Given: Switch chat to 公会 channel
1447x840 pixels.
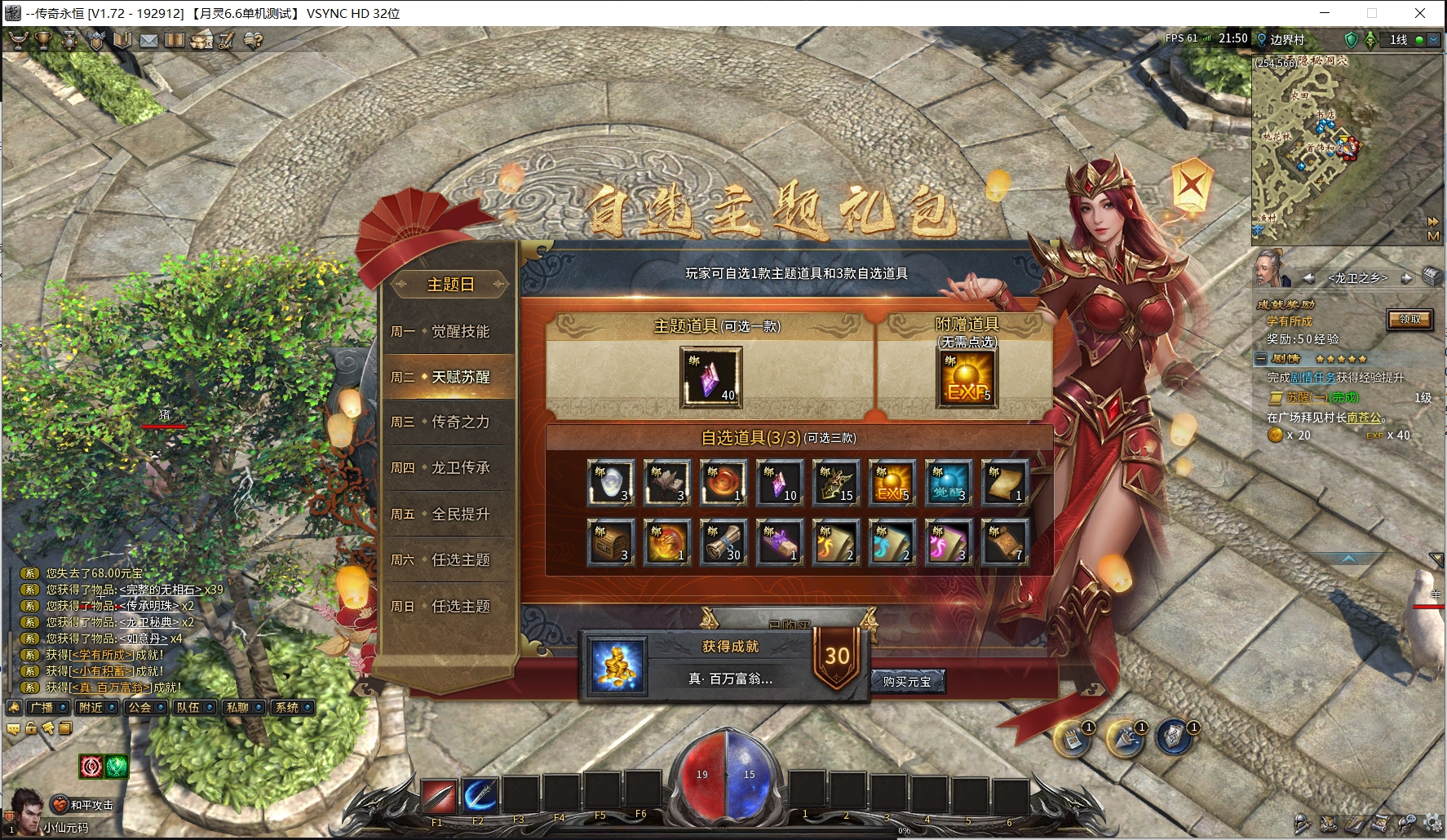Looking at the screenshot, I should click(x=140, y=708).
